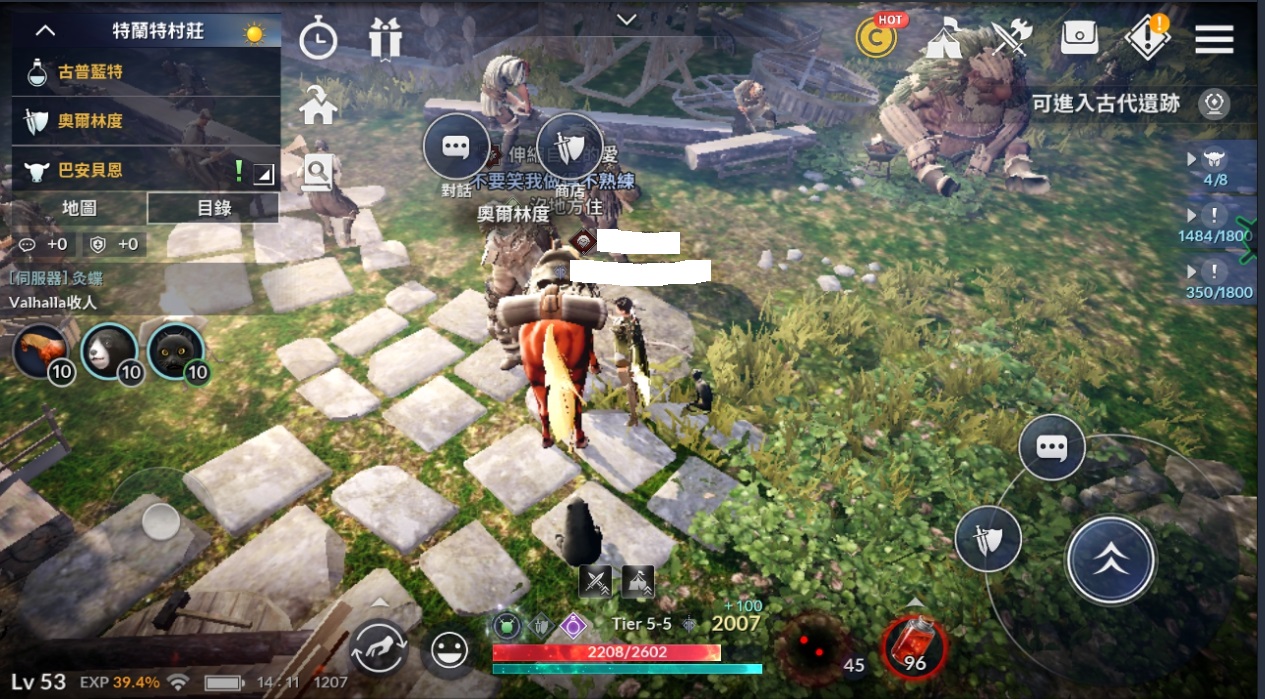Talk to NPC via 對話 bubble
The width and height of the screenshot is (1265, 699).
pos(456,148)
